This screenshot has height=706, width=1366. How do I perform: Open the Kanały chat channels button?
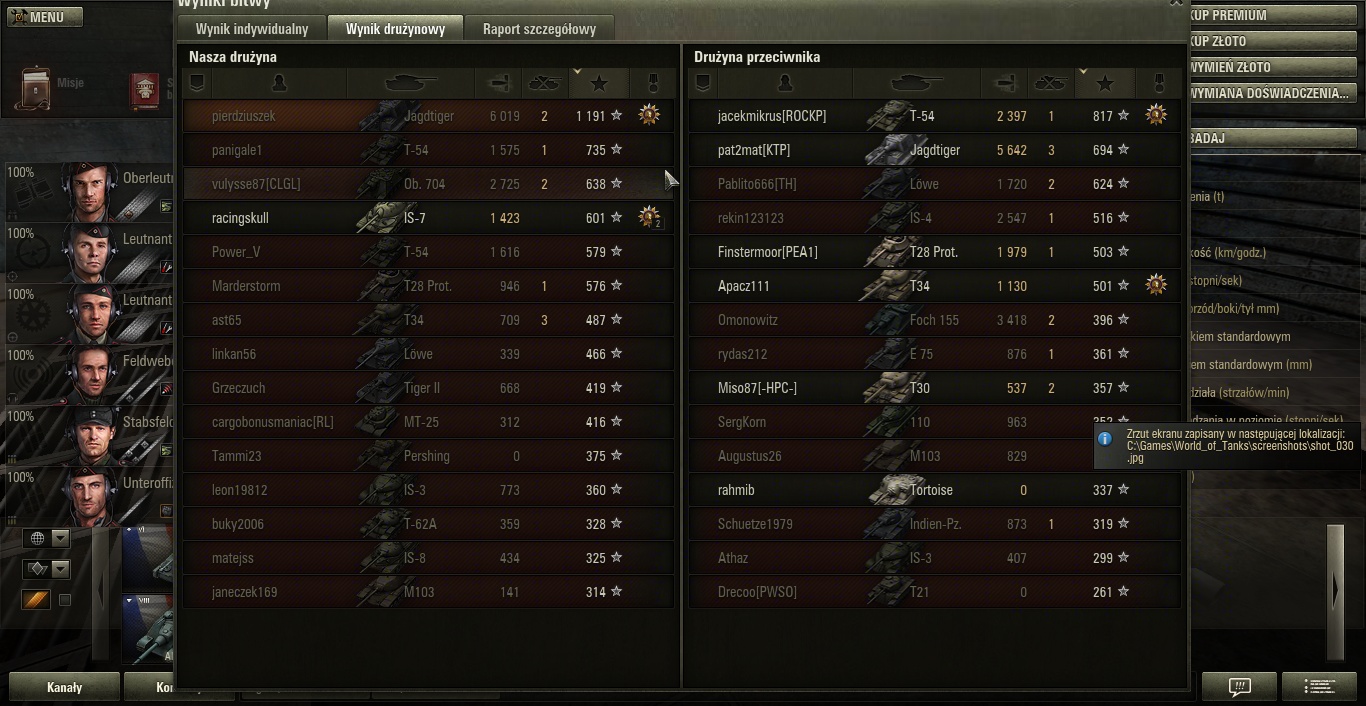pos(64,687)
